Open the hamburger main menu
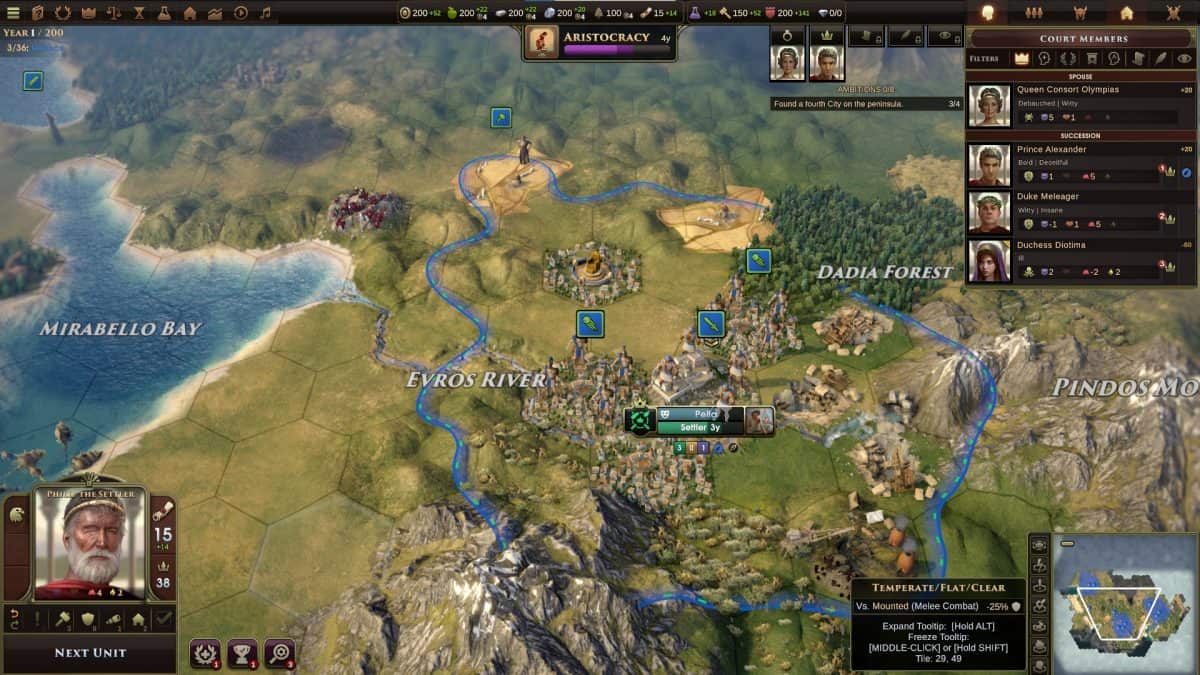 (13, 13)
